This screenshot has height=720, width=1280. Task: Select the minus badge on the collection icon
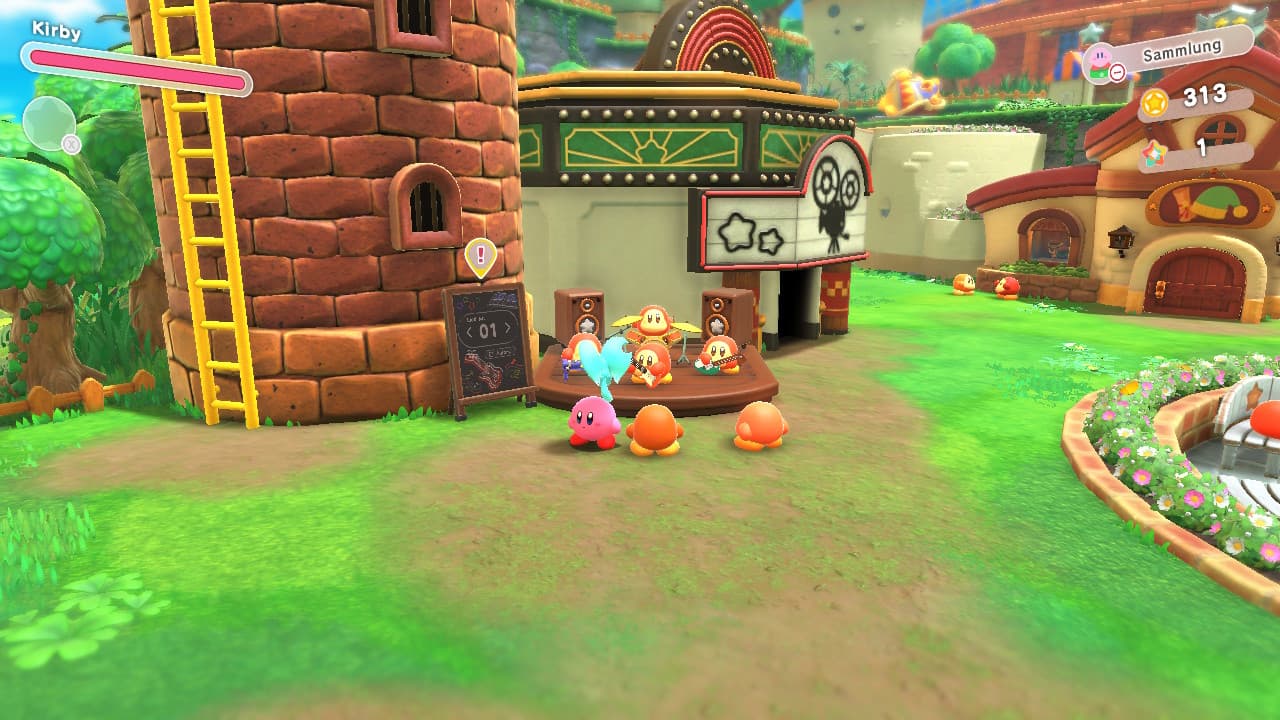click(1118, 71)
